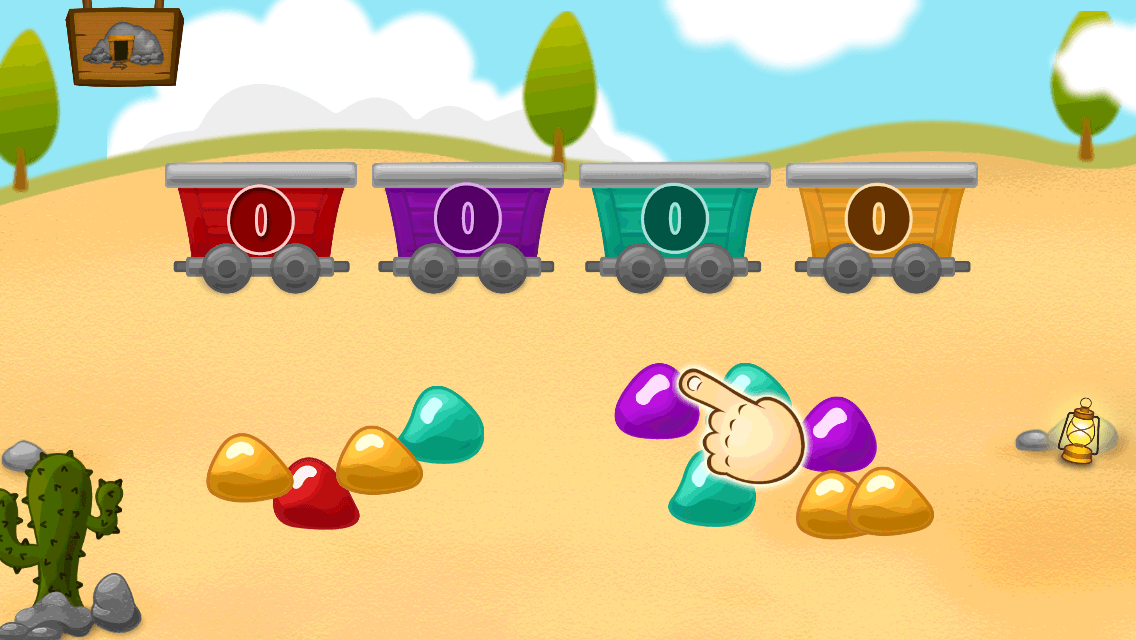This screenshot has height=640, width=1136.
Task: Click the glowing lantern
Action: point(1080,432)
